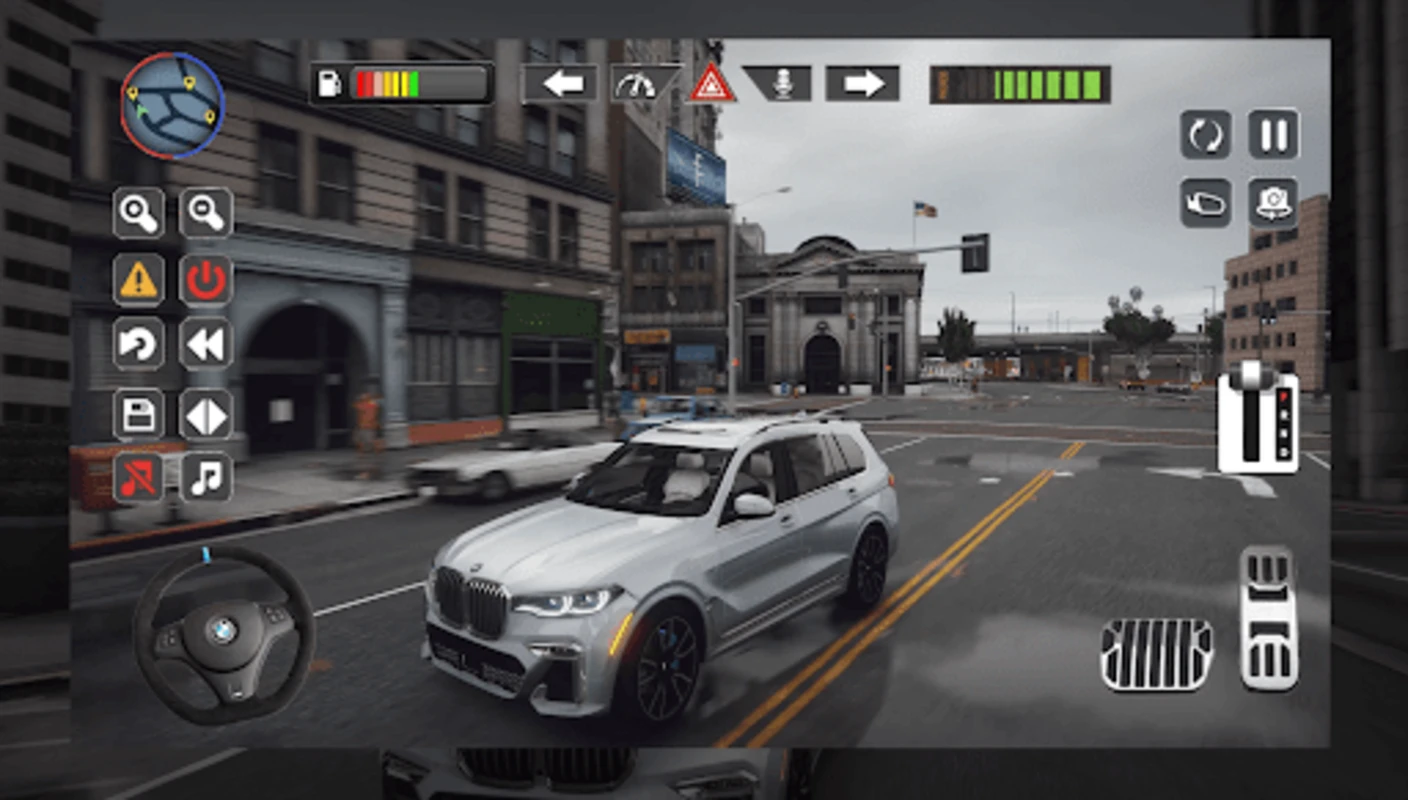Screen dimensions: 1408x800
Task: Tap the rewind playback icon
Action: (205, 342)
